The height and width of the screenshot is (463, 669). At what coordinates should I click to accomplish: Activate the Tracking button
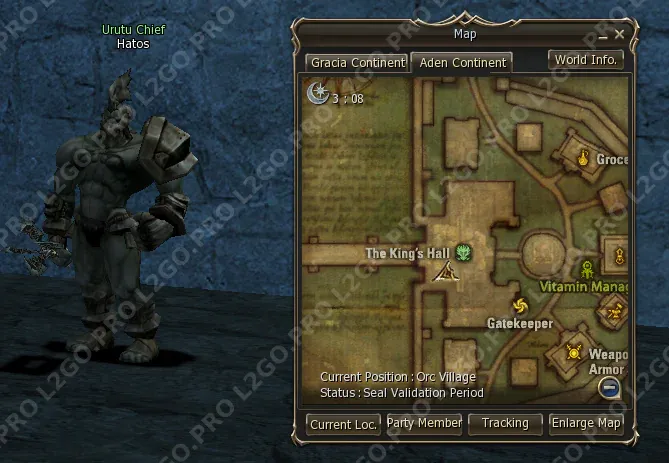click(x=505, y=423)
